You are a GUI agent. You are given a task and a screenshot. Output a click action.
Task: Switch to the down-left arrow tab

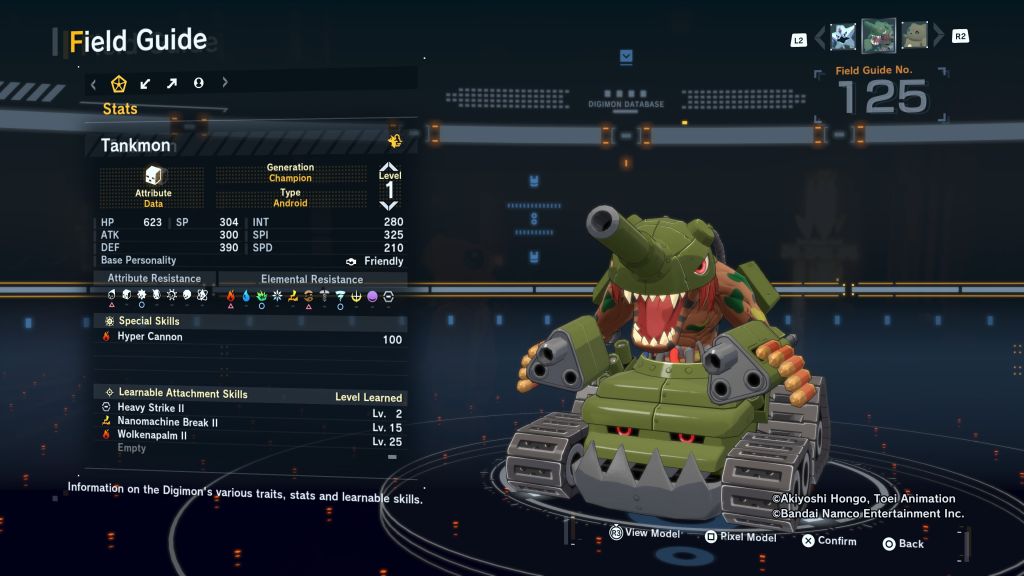point(145,83)
